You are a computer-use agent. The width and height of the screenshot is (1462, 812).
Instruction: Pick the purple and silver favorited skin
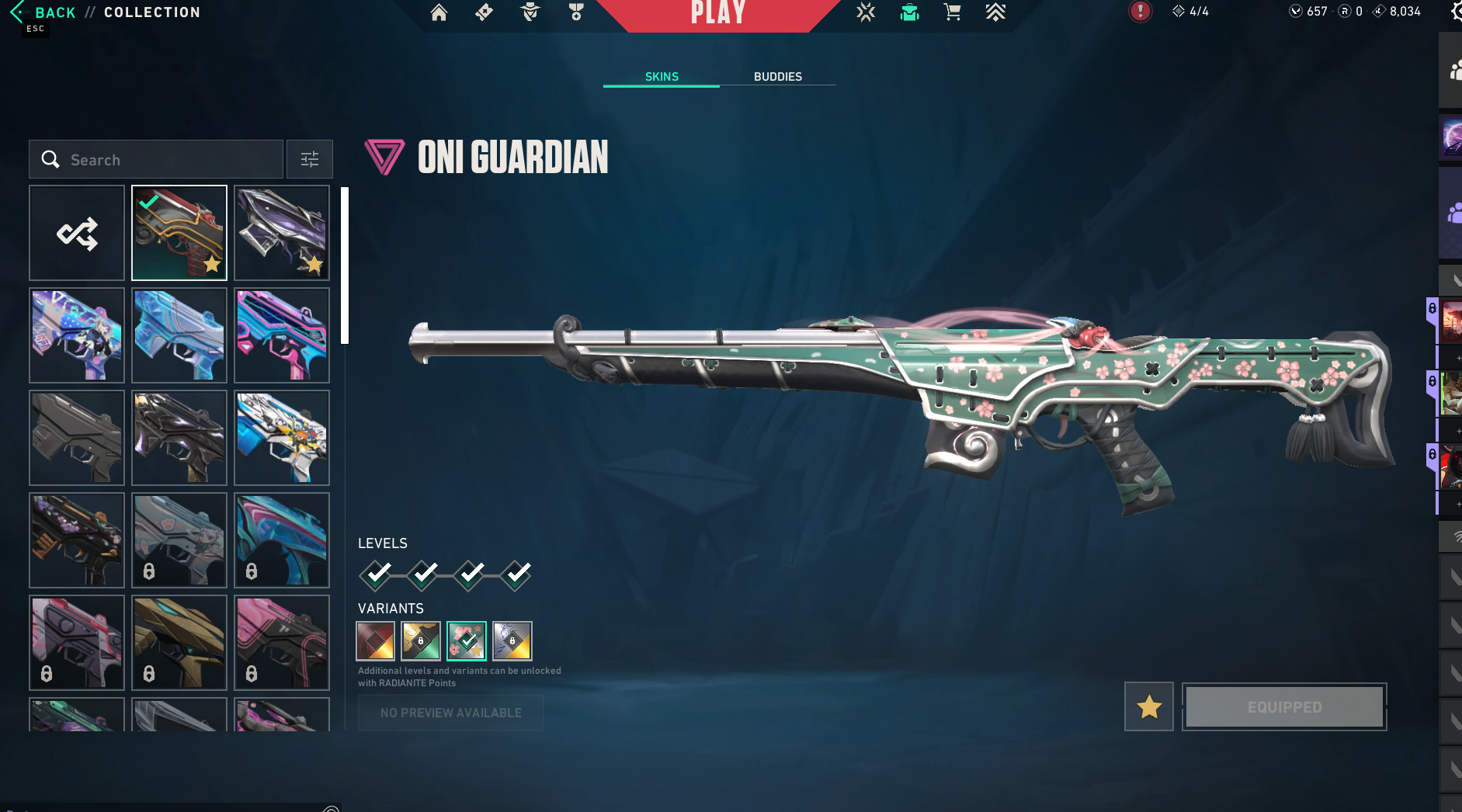point(282,233)
